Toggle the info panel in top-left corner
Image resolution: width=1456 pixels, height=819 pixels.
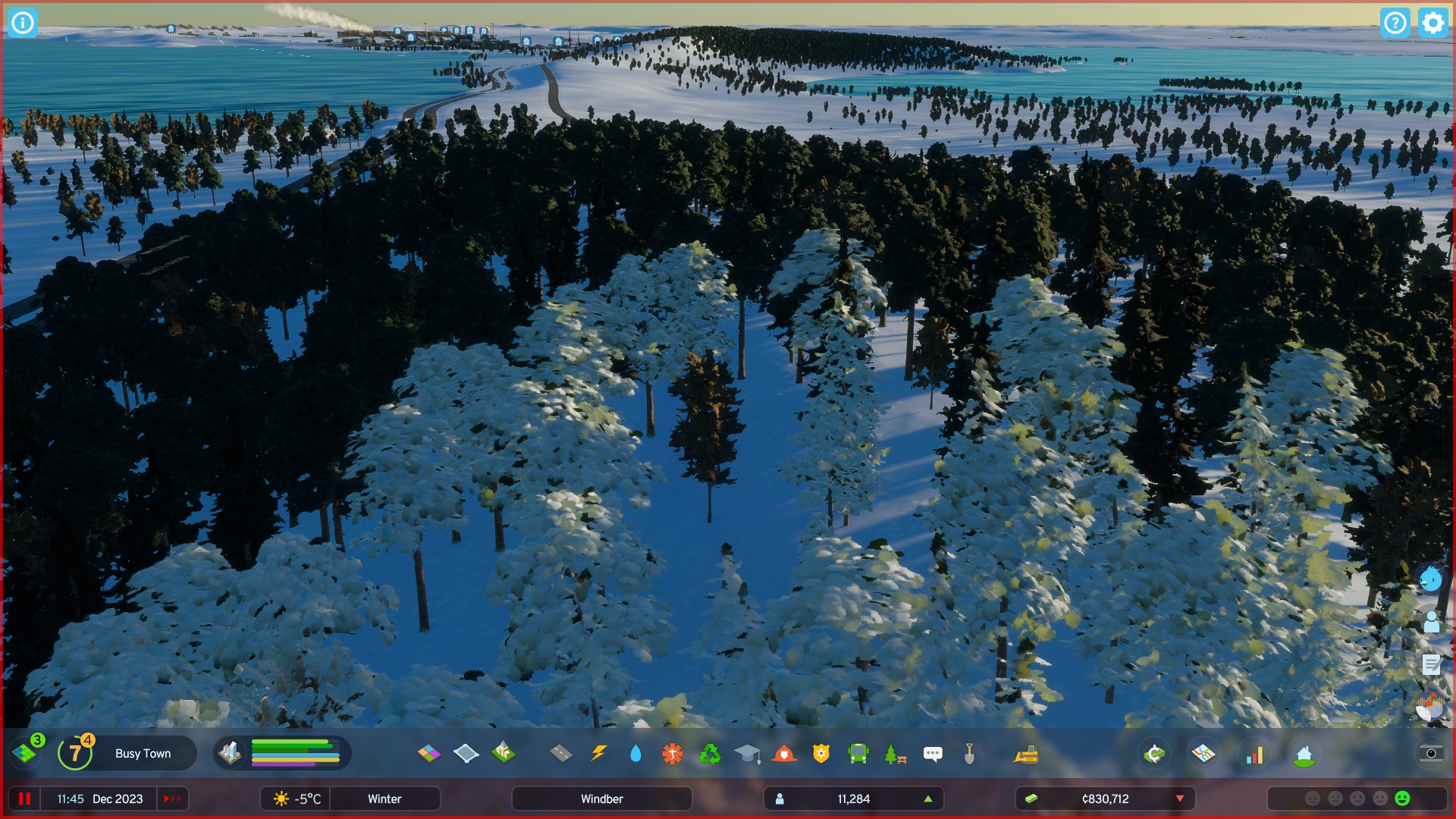pyautogui.click(x=22, y=23)
